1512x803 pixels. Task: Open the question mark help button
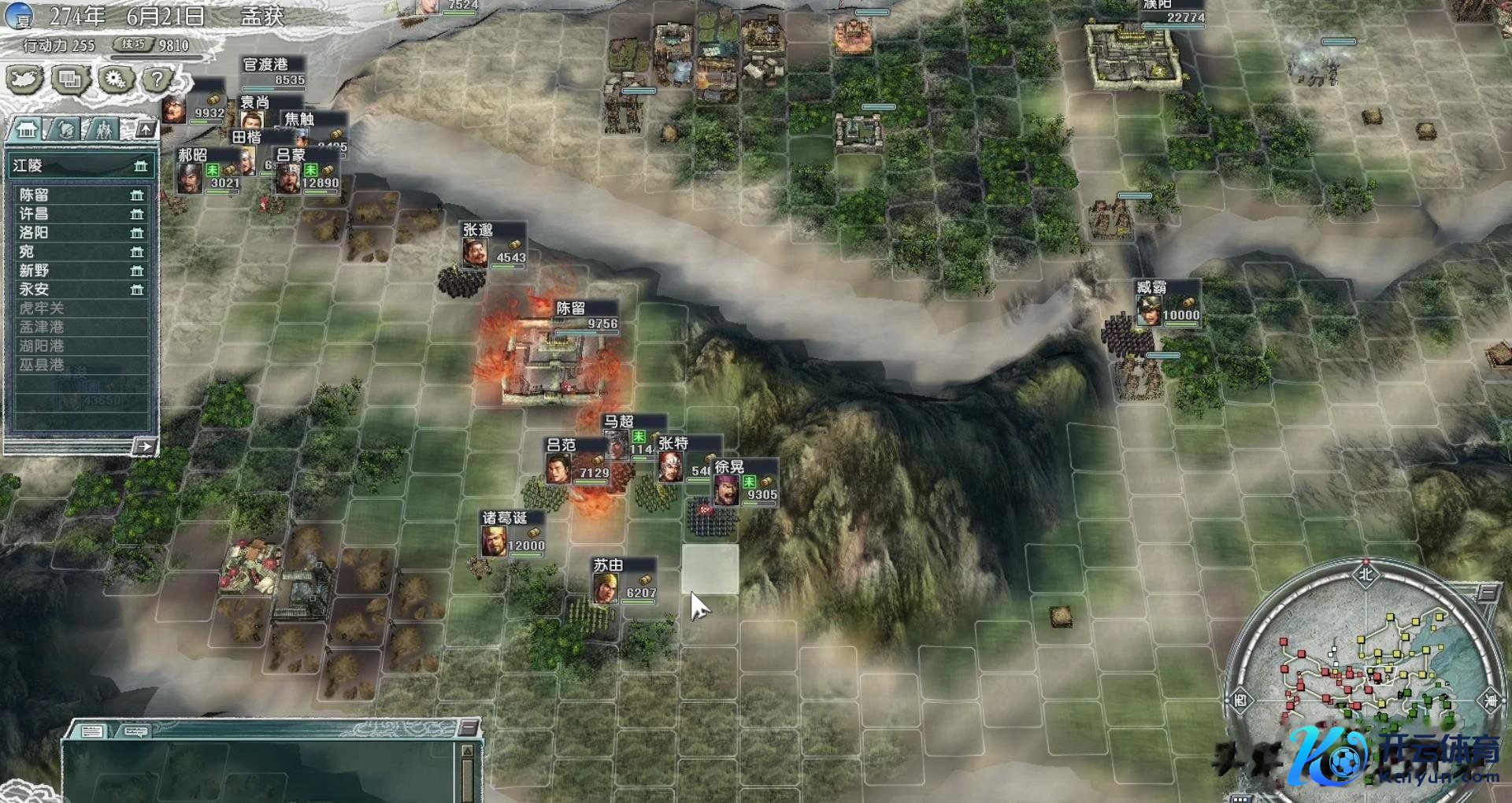(158, 80)
